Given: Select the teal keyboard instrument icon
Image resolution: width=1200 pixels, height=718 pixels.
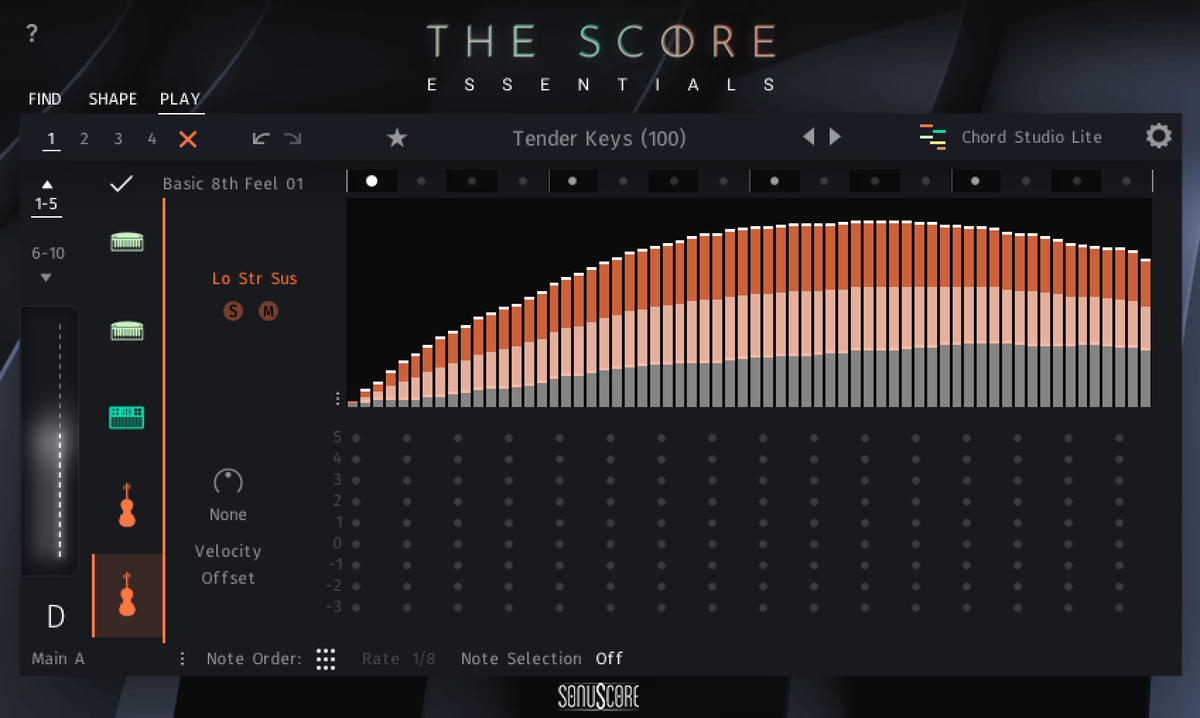Looking at the screenshot, I should pyautogui.click(x=127, y=417).
